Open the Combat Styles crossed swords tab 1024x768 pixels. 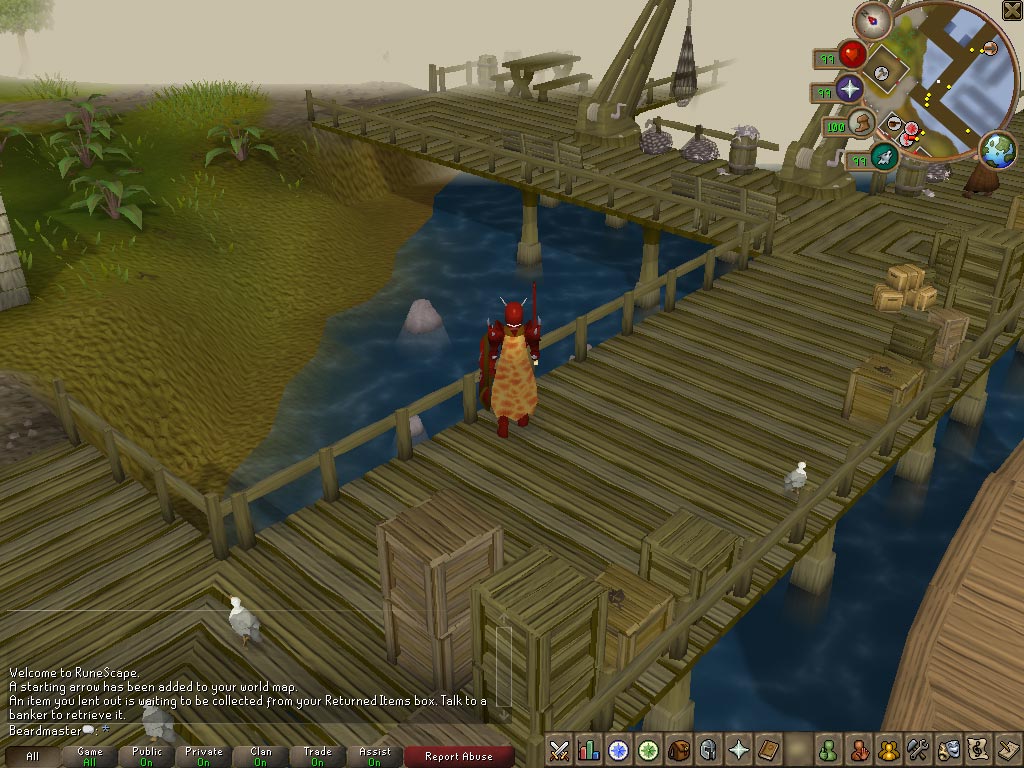tap(560, 749)
